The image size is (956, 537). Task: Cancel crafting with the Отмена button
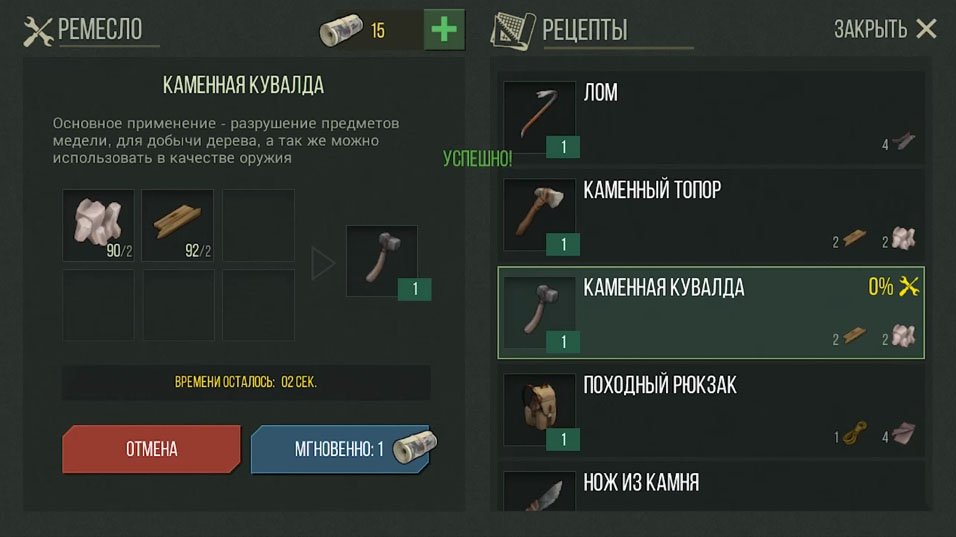151,449
